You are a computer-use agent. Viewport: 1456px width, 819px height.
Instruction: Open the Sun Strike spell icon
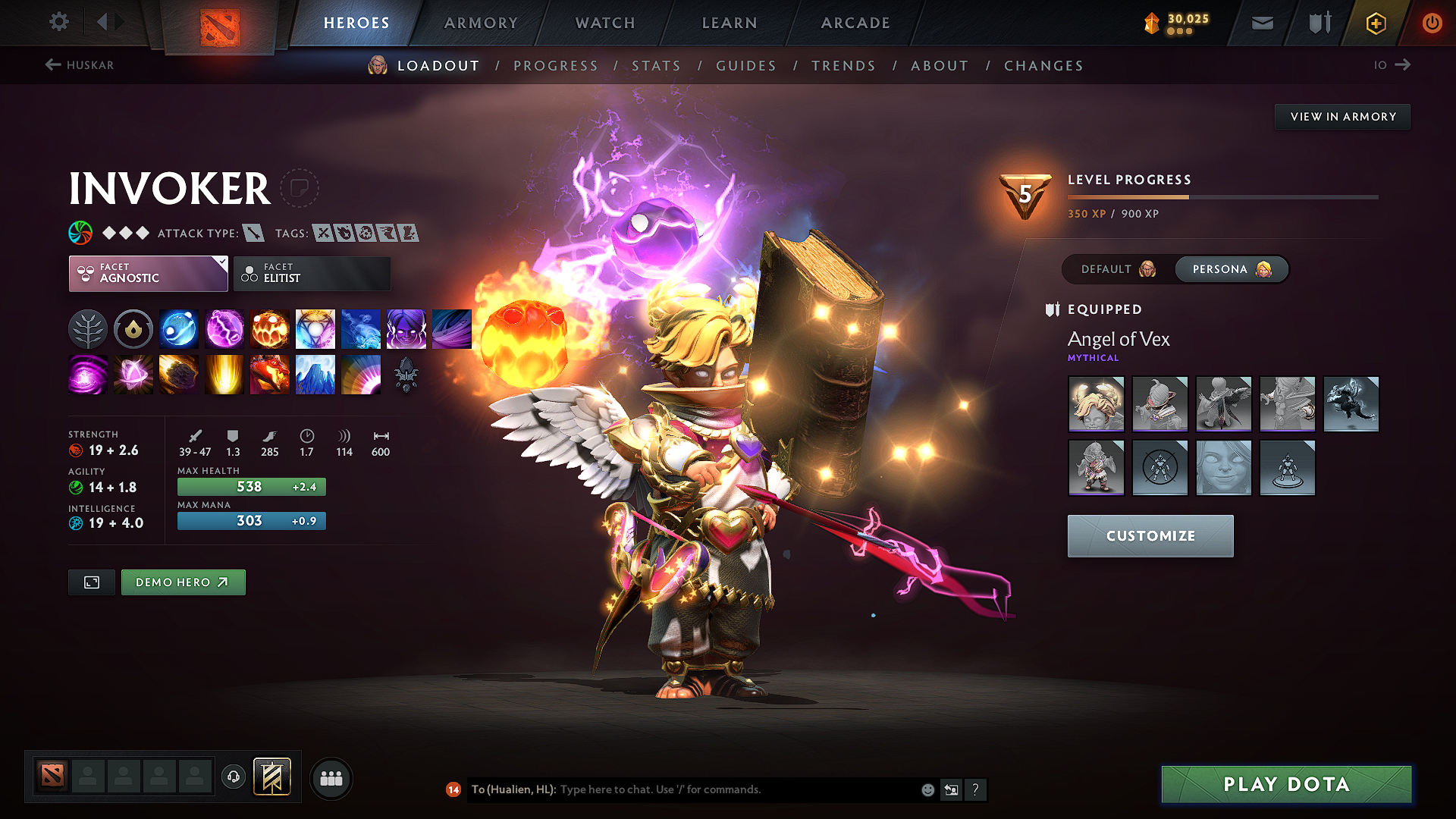coord(224,375)
